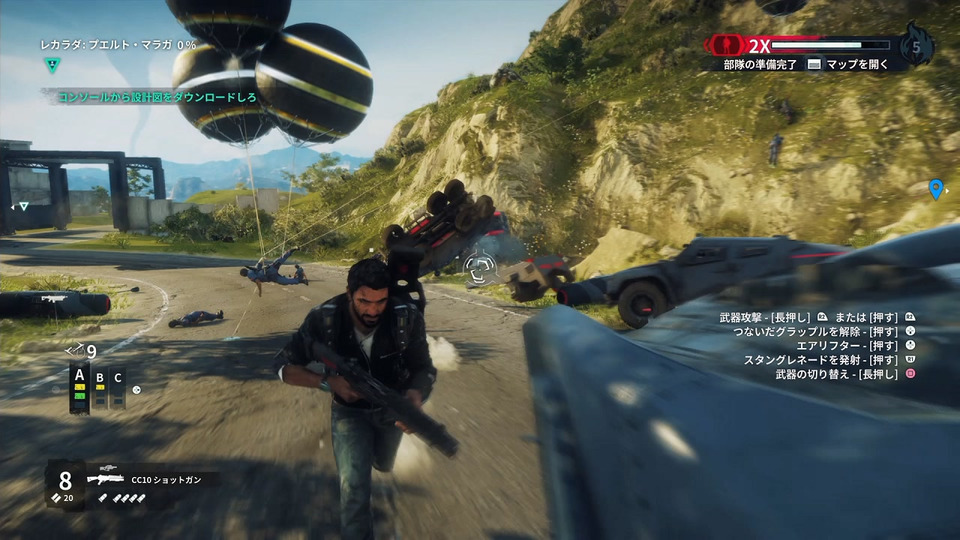Image resolution: width=960 pixels, height=540 pixels.
Task: Click the red squad-ready soldier icon
Action: tap(727, 45)
